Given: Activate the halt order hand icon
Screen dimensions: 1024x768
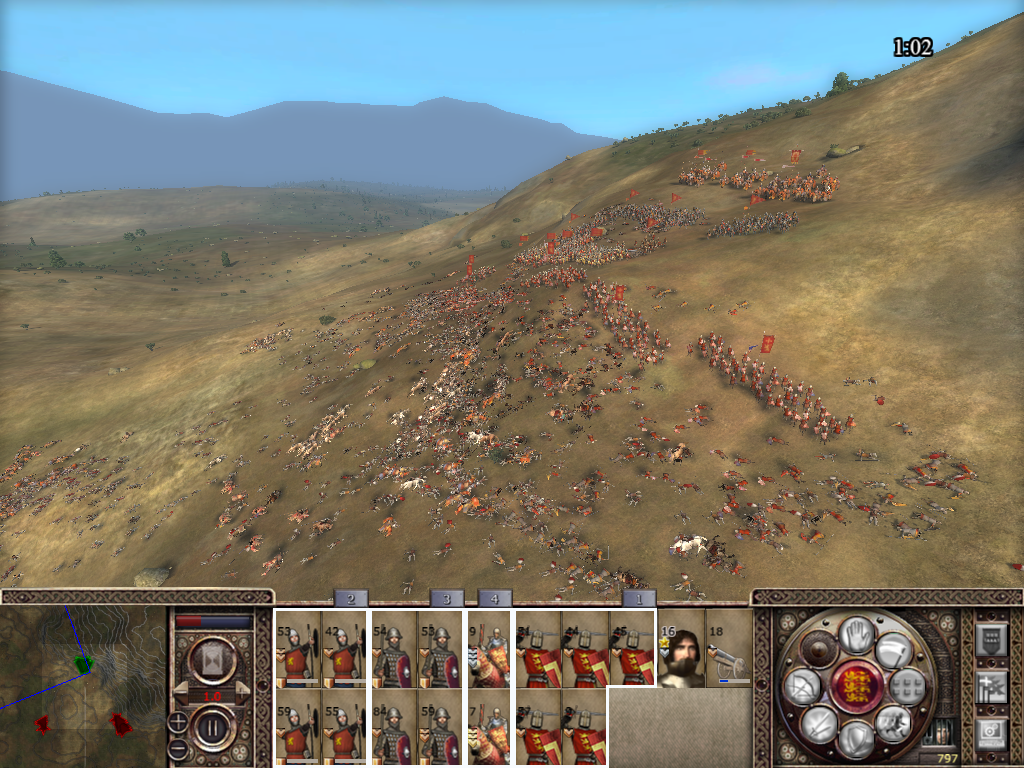Looking at the screenshot, I should (x=855, y=635).
